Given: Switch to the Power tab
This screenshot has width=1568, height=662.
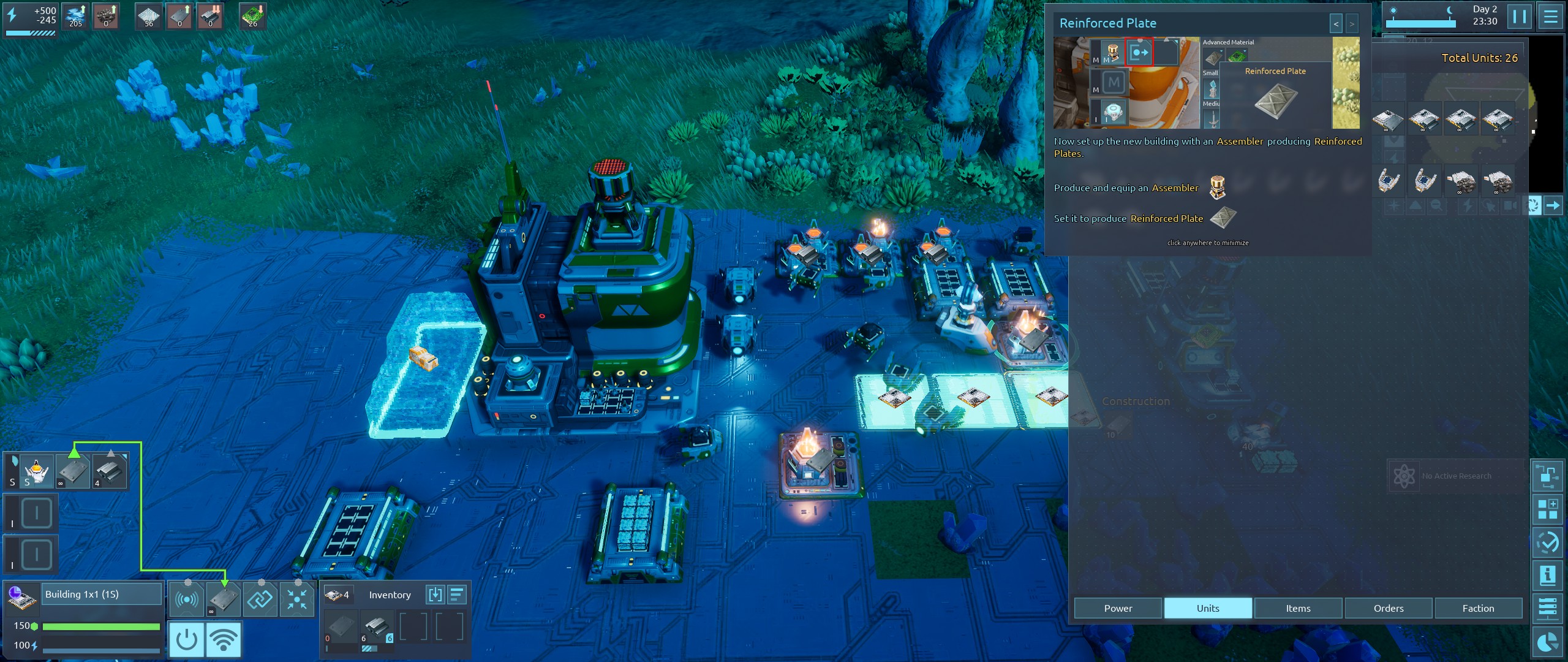Looking at the screenshot, I should (1118, 608).
